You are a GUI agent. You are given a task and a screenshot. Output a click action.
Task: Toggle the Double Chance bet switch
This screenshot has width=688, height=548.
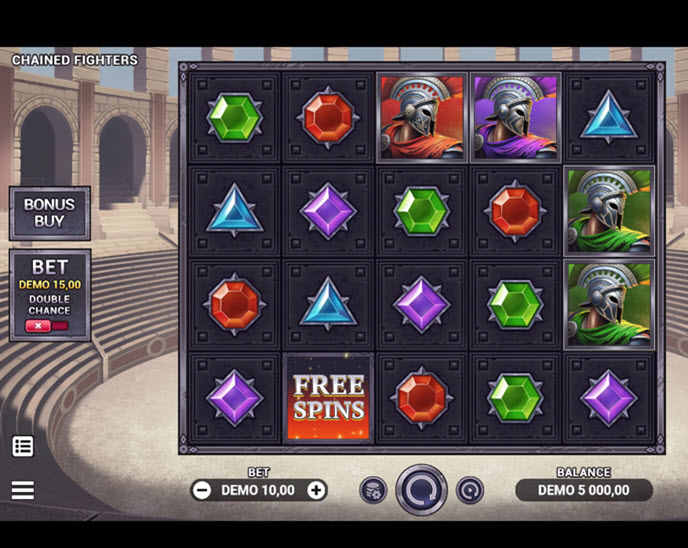(49, 326)
